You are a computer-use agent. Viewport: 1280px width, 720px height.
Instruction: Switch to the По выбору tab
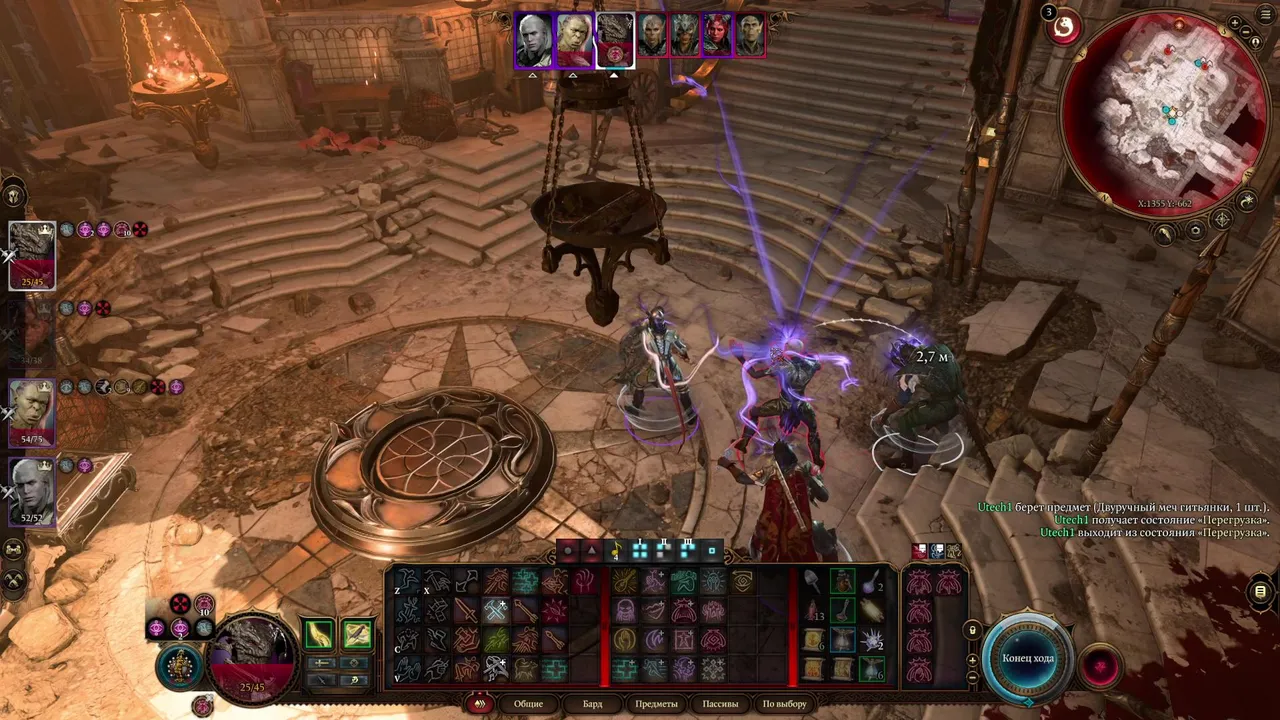point(784,704)
